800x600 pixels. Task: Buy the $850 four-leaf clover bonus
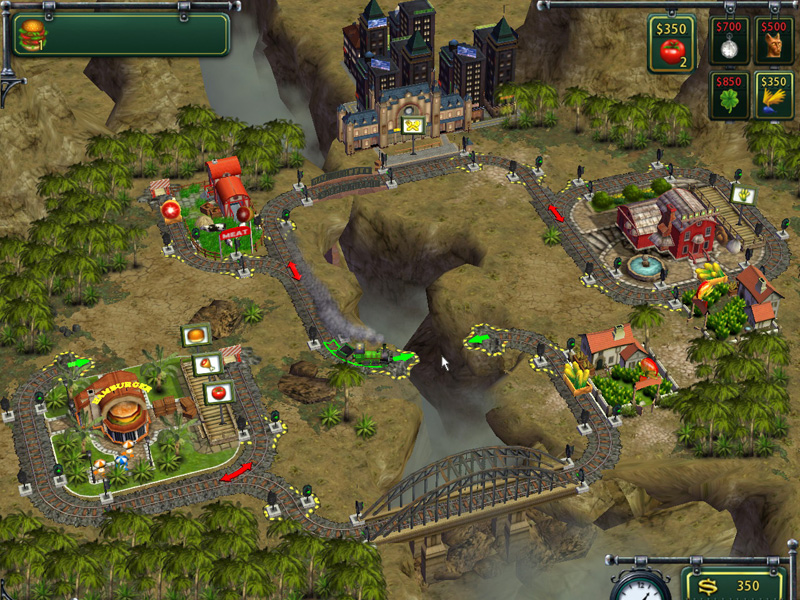[x=729, y=95]
